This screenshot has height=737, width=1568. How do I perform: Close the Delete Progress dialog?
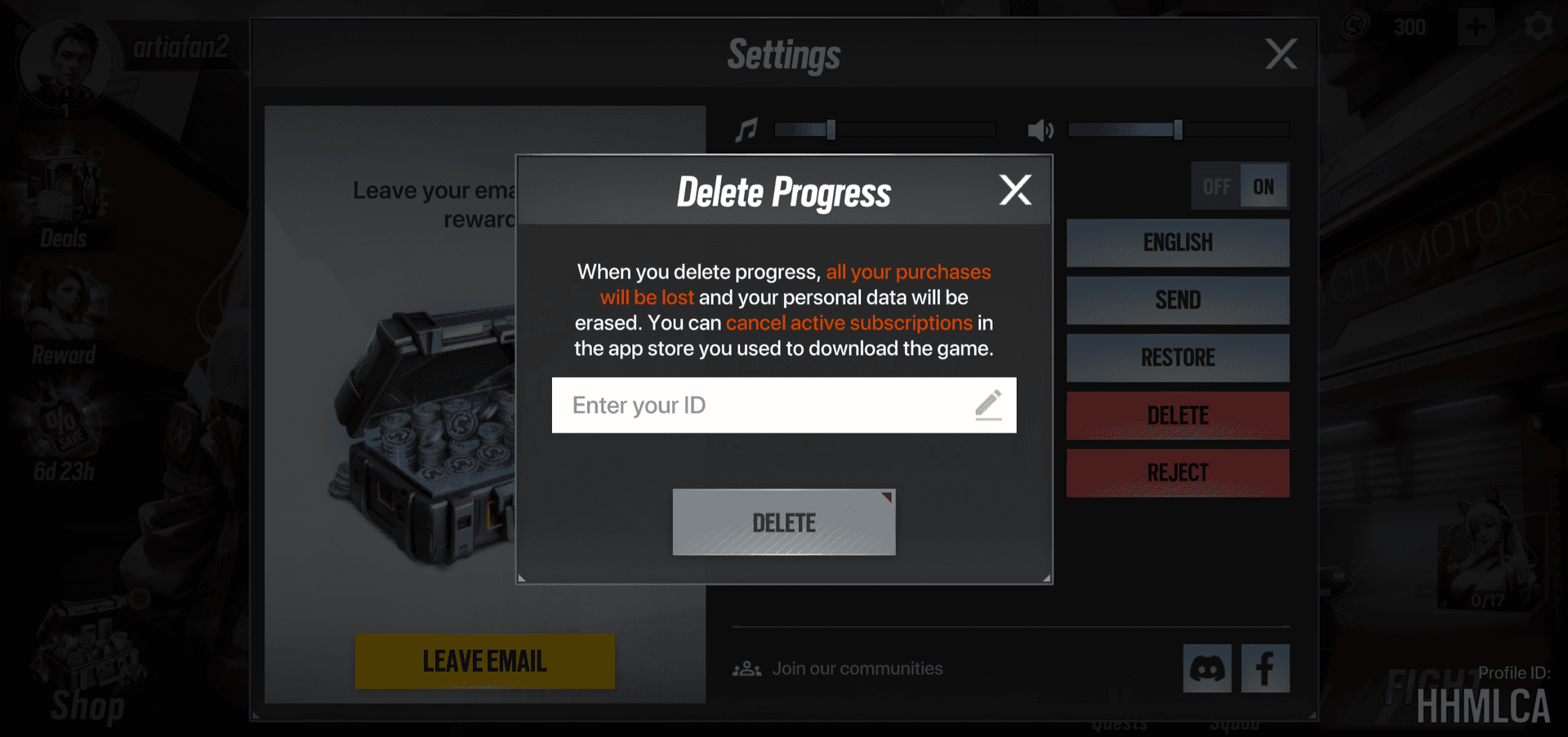[x=1015, y=190]
